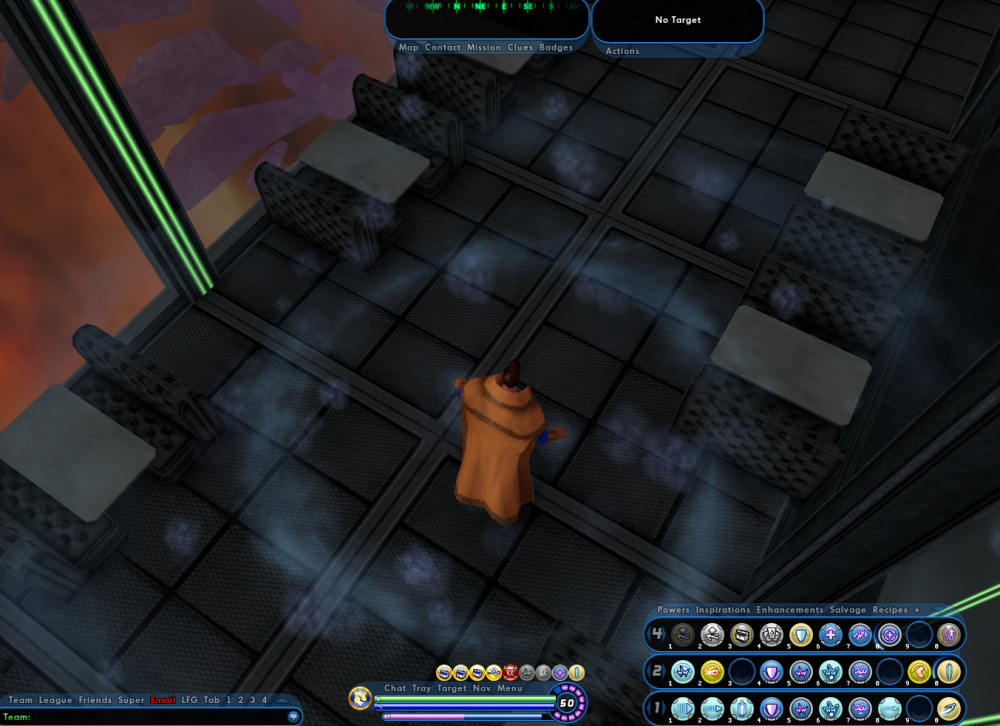Show the Inspirations tray
Viewport: 1000px width, 726px height.
[723, 610]
